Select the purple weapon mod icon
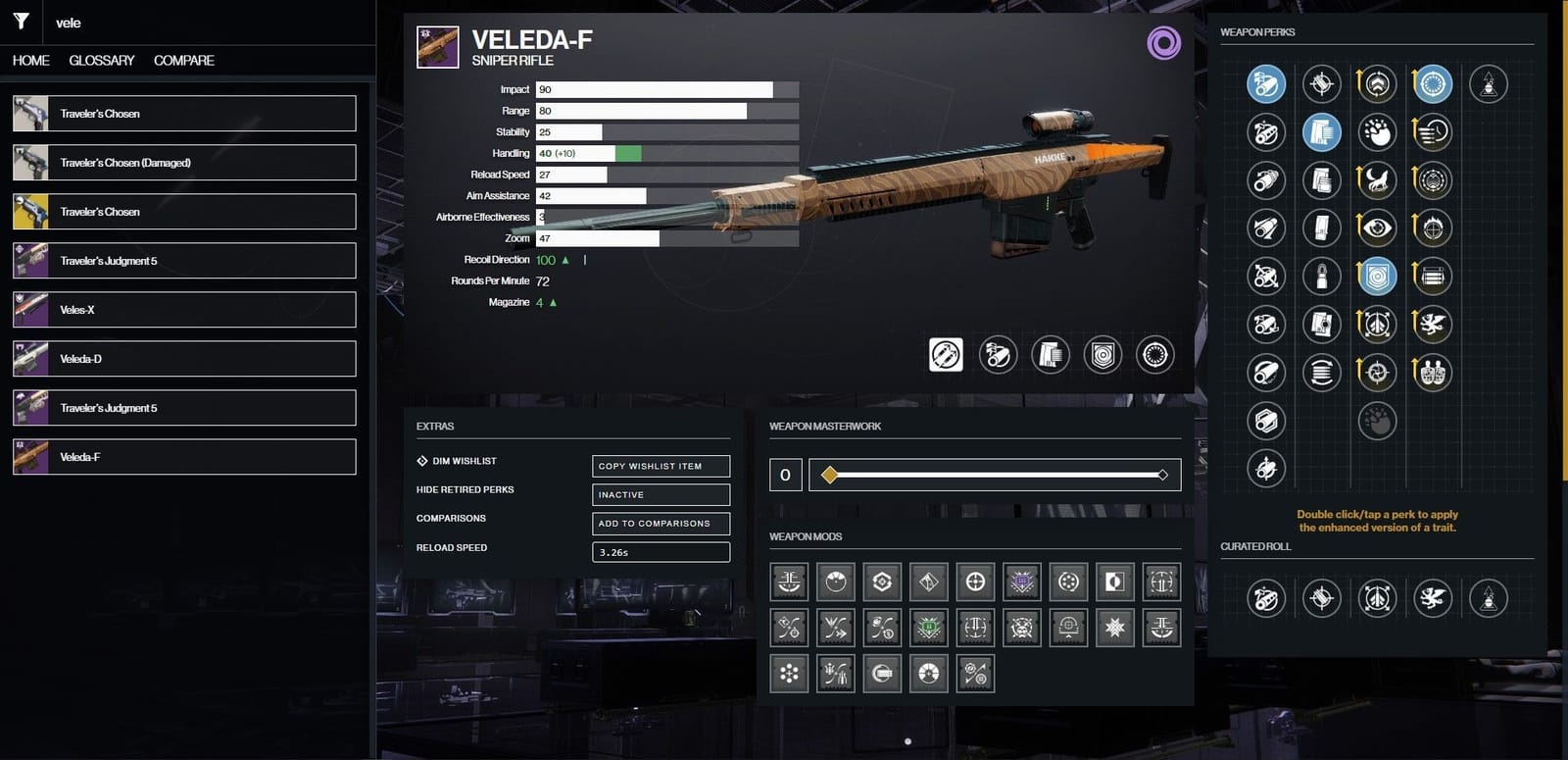This screenshot has width=1568, height=760. click(1022, 582)
